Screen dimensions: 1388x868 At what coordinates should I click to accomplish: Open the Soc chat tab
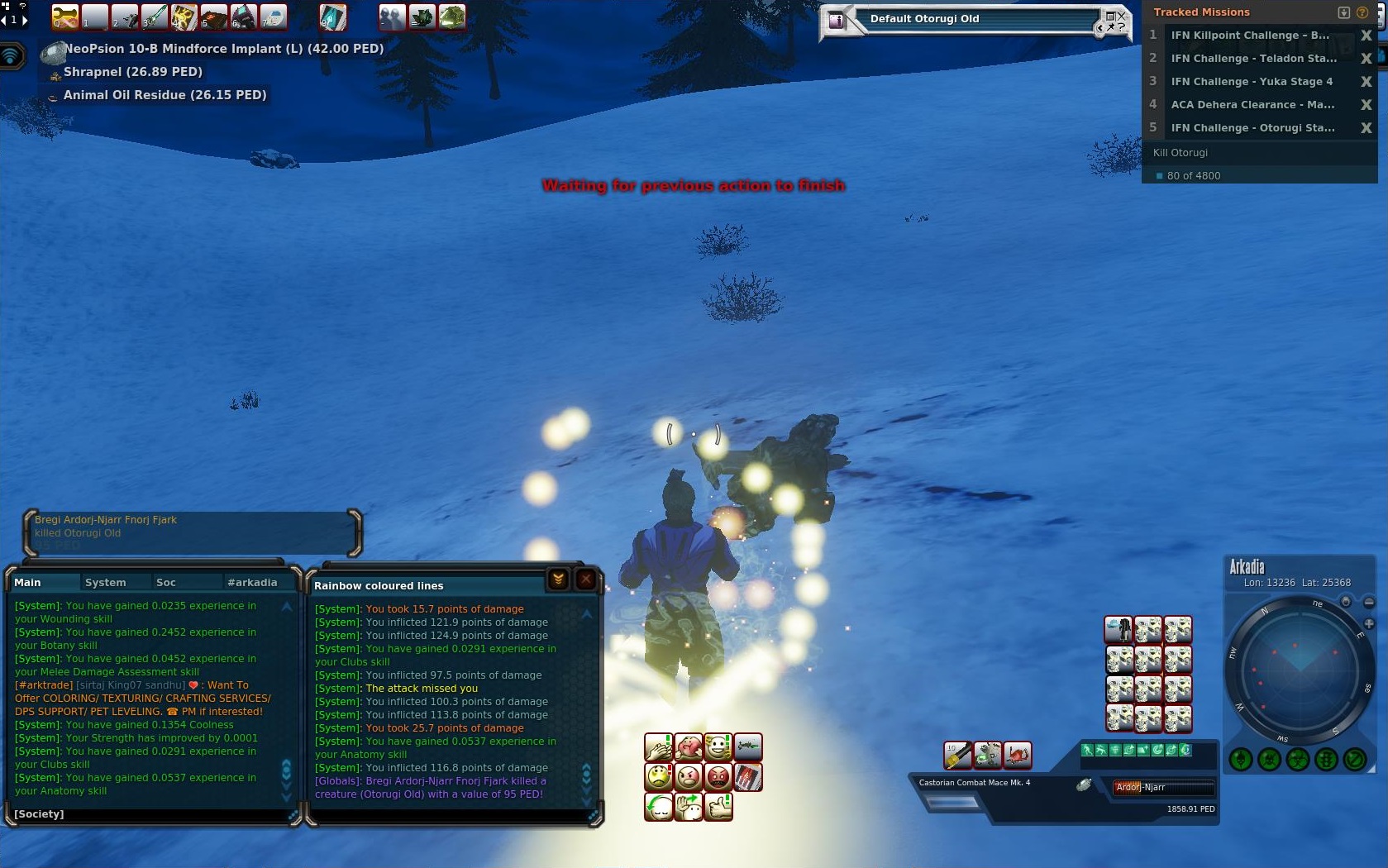click(165, 582)
